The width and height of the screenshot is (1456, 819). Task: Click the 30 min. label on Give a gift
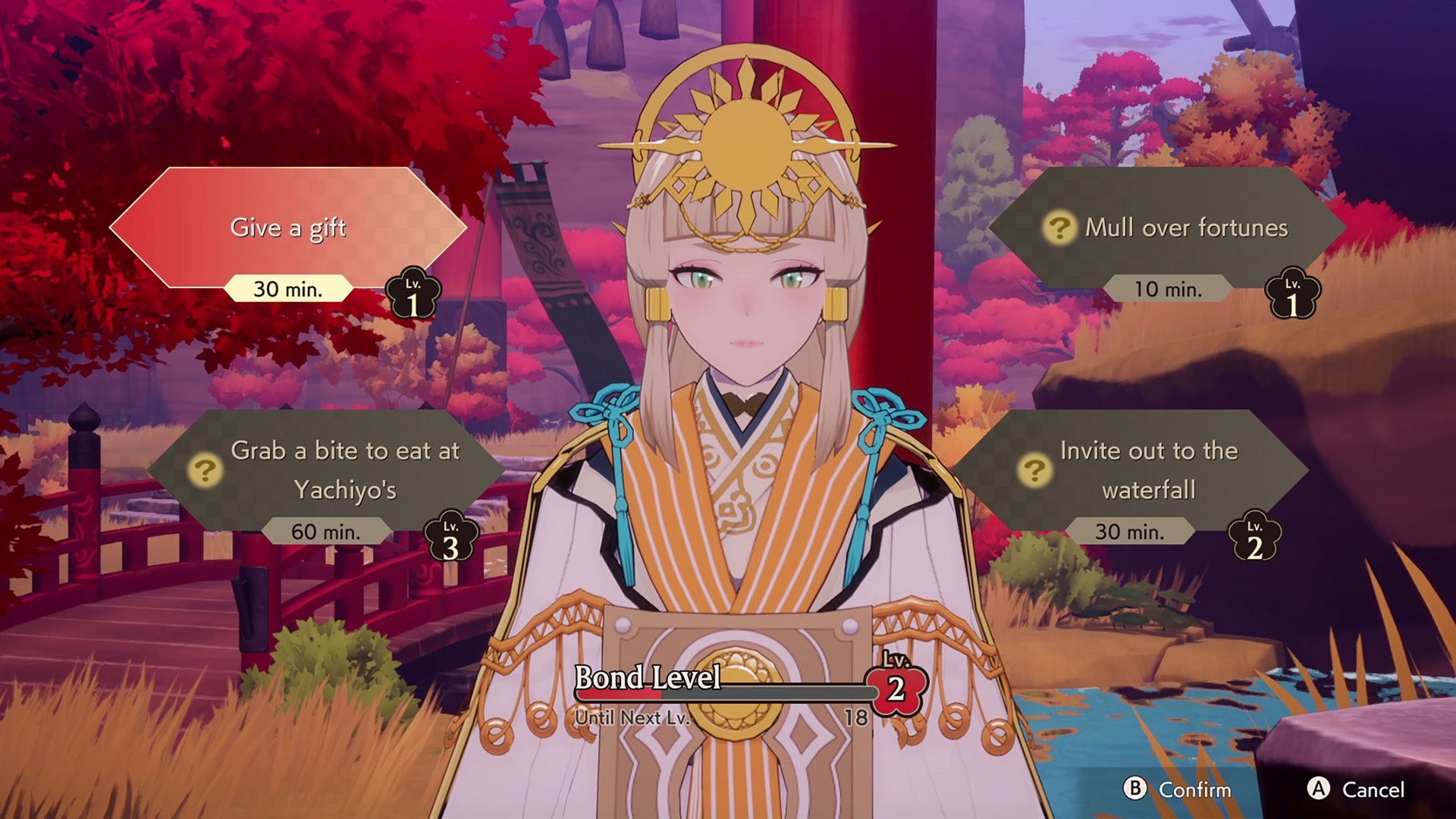[x=287, y=290]
